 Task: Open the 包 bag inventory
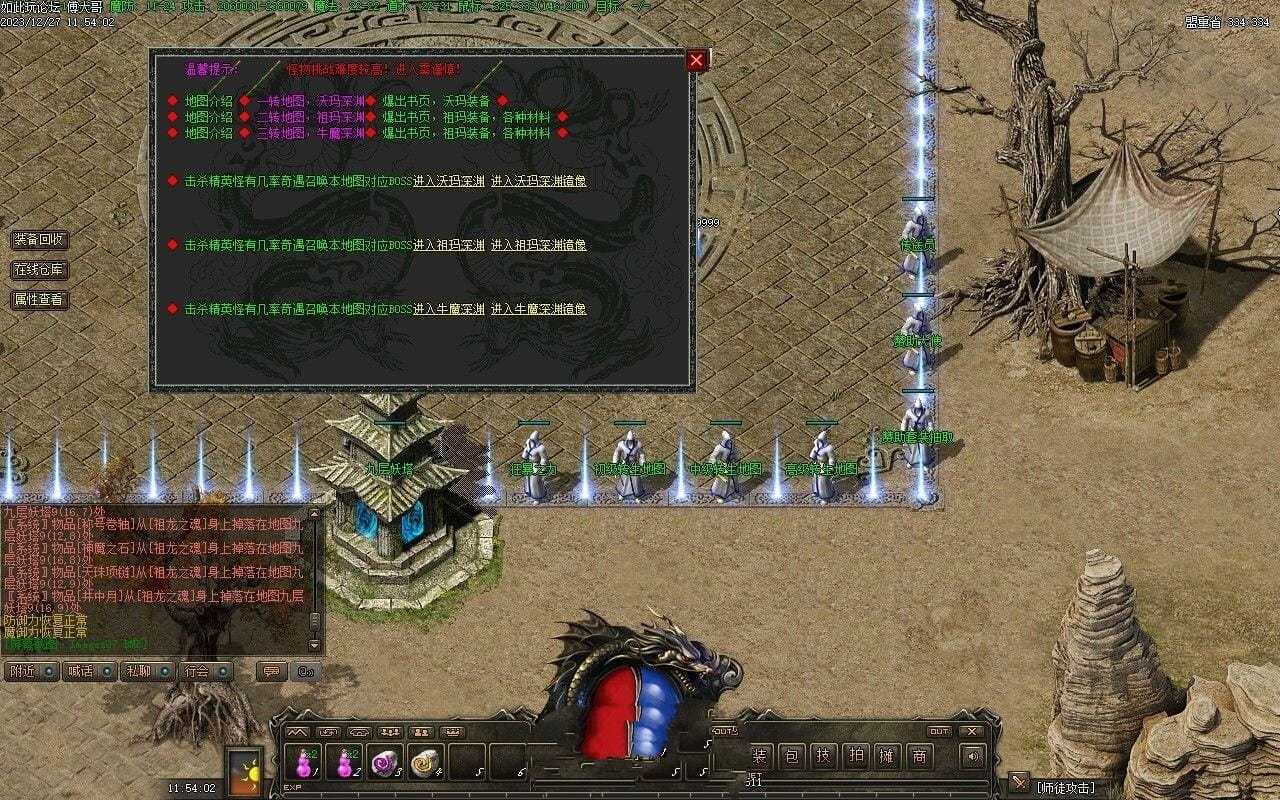coord(790,757)
